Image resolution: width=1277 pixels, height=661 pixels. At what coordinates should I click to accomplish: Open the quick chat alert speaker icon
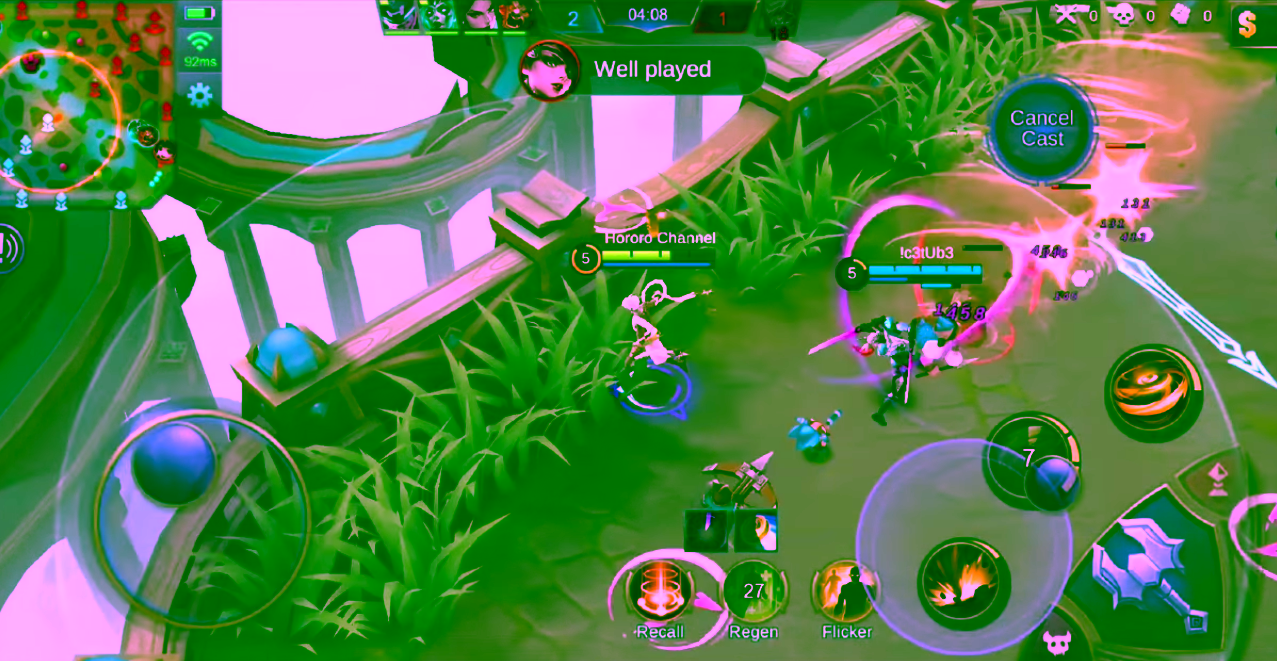click(x=8, y=247)
